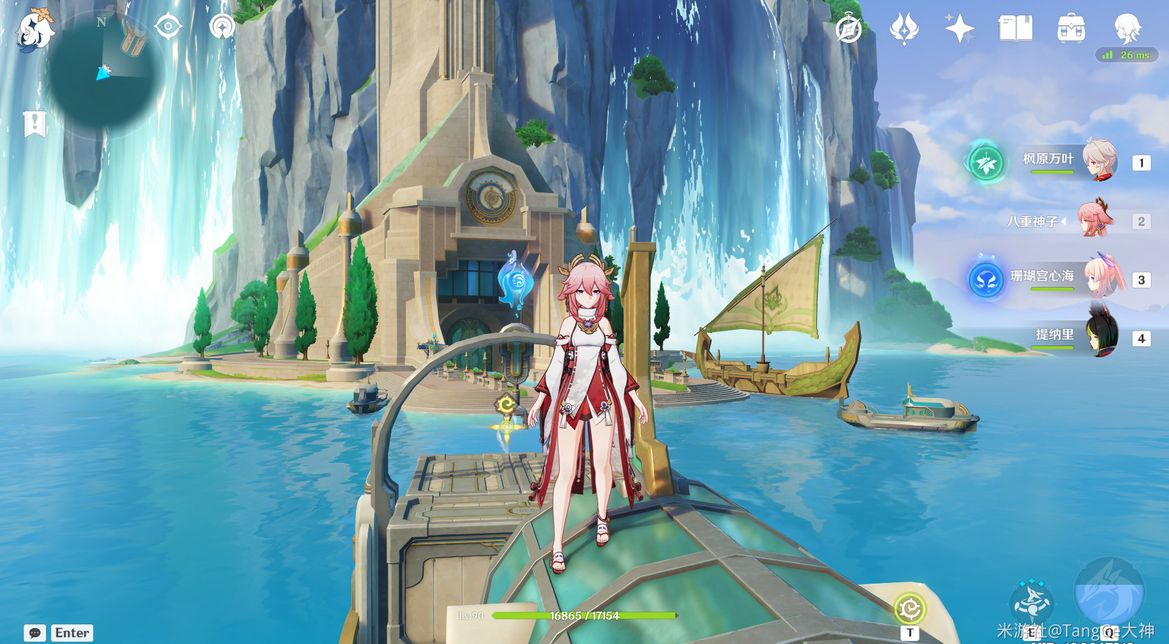Open the quest log exclamation icon

click(x=36, y=124)
